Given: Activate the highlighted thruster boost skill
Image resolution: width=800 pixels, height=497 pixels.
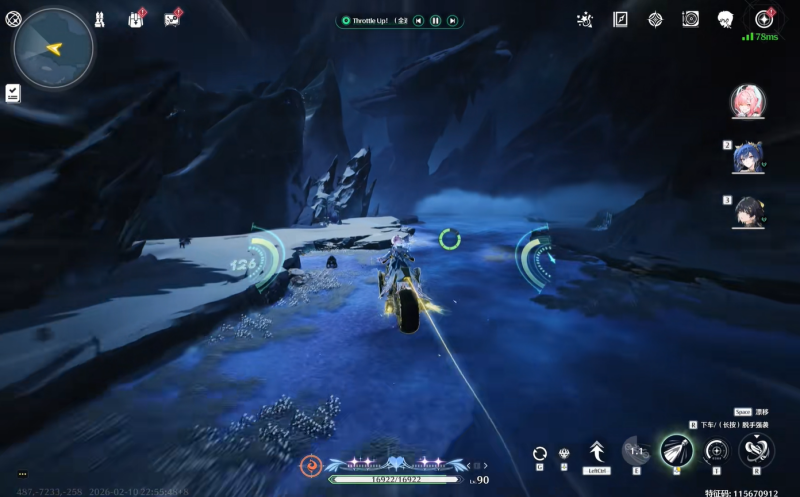Looking at the screenshot, I should click(677, 450).
